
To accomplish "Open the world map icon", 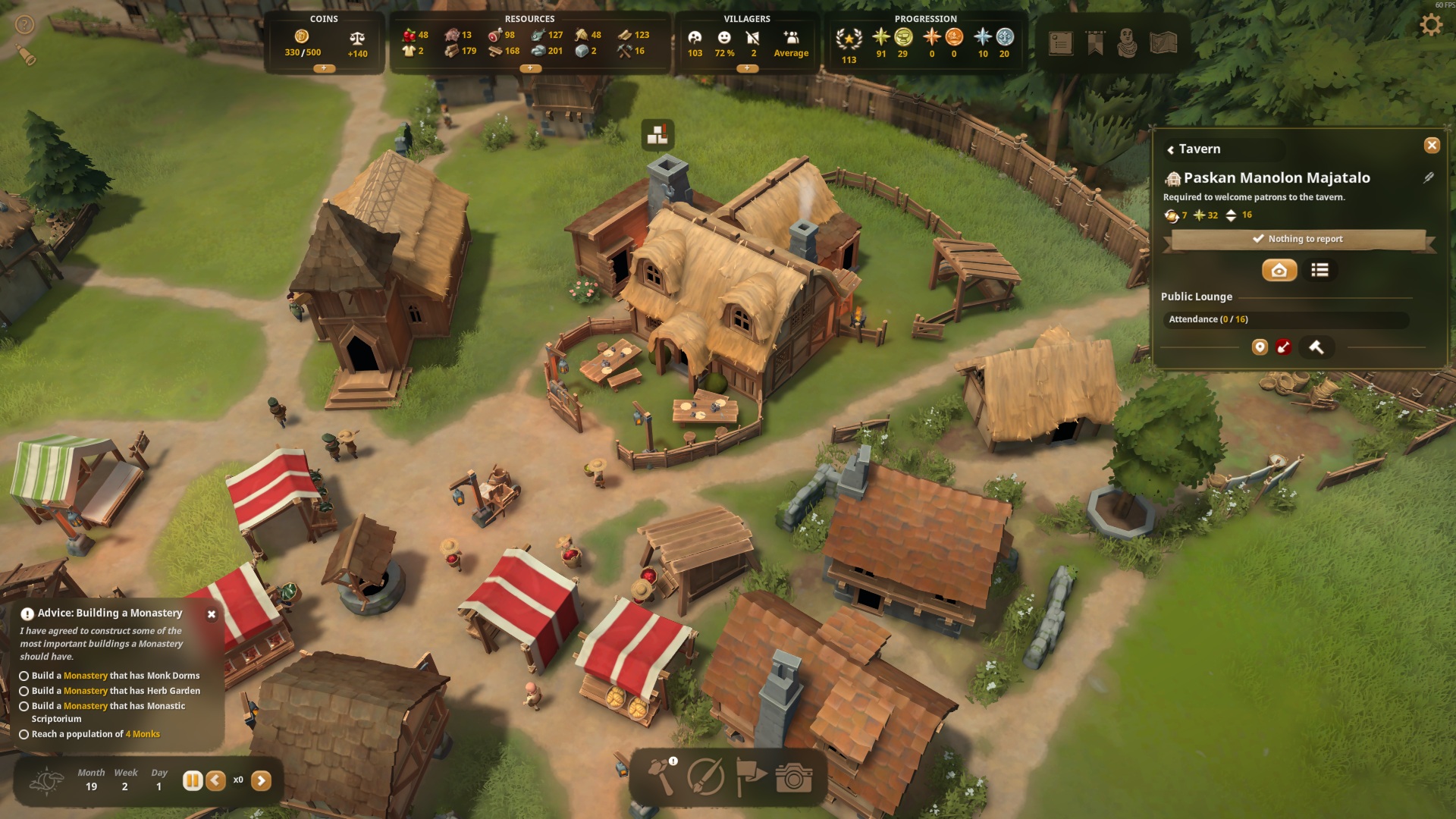I will (x=1163, y=43).
